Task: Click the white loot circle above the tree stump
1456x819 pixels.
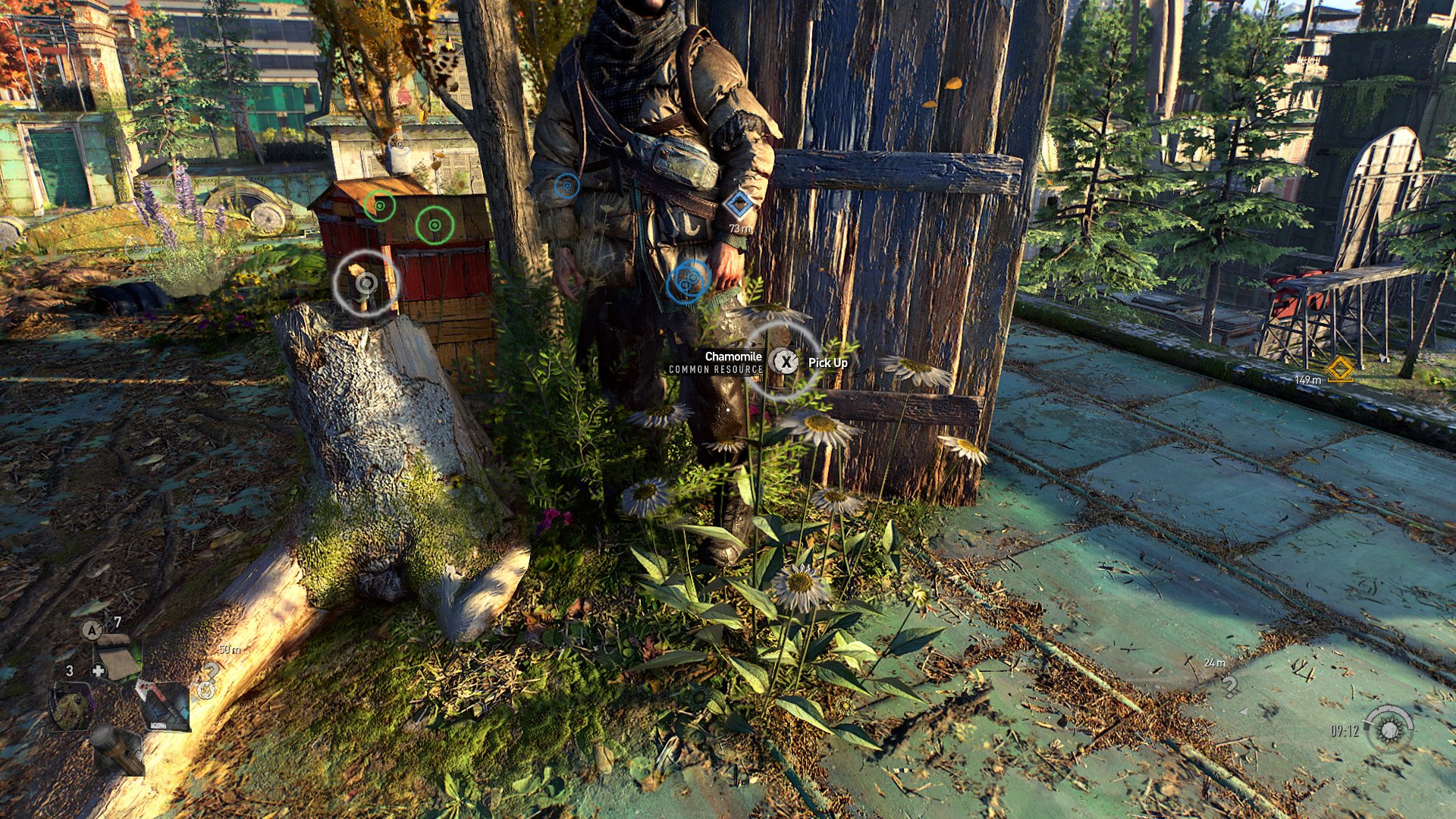Action: (366, 283)
